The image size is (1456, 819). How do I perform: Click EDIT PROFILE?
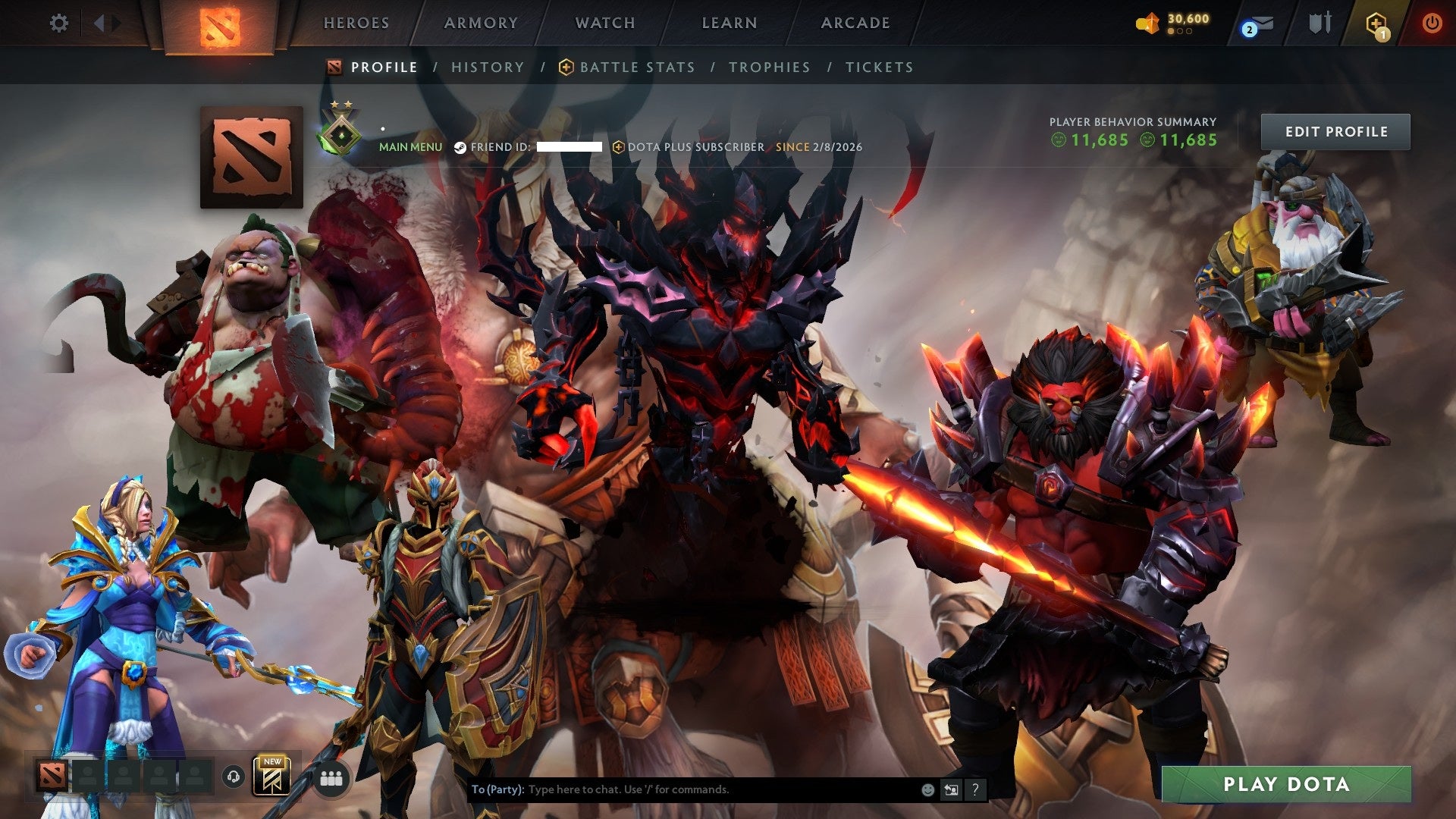[1335, 131]
